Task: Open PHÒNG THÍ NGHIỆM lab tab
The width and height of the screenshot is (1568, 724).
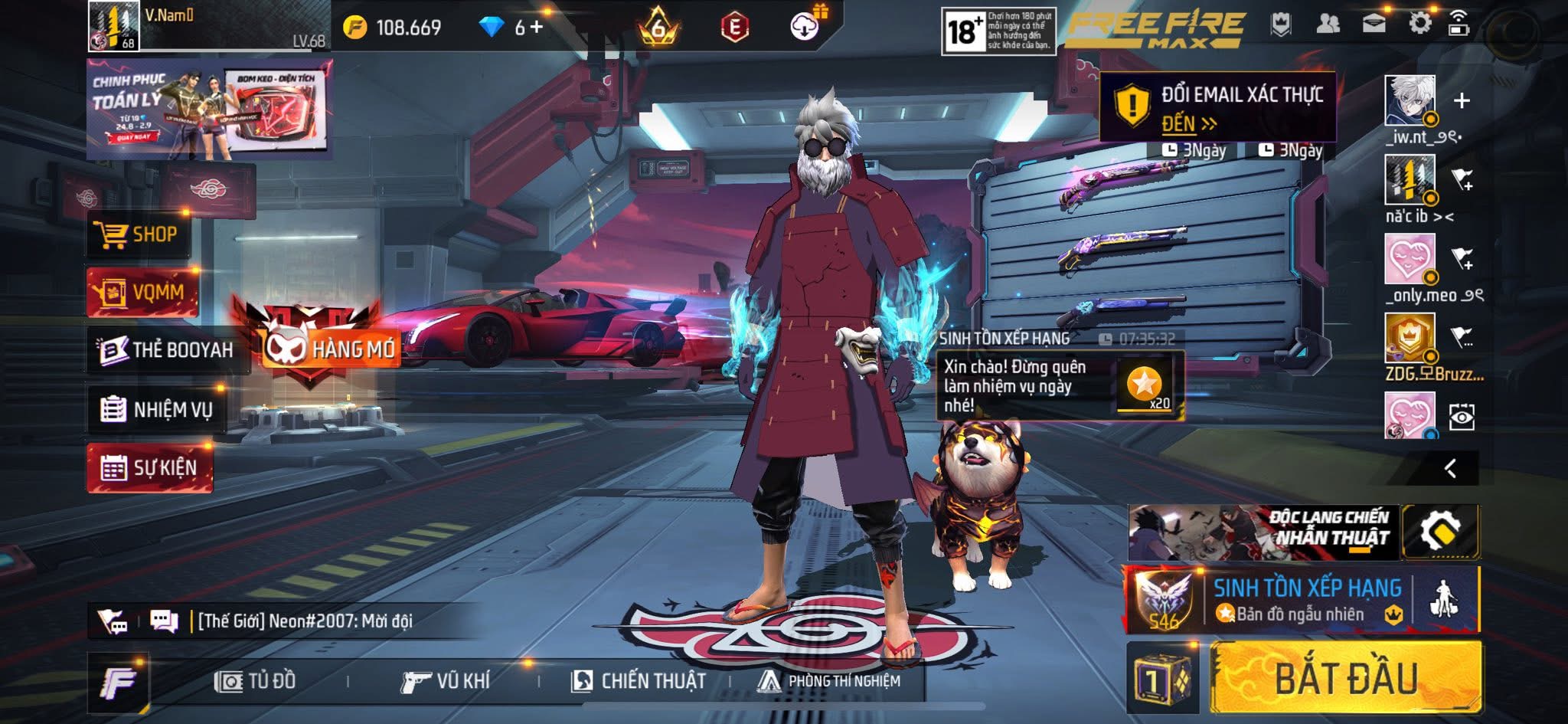Action: click(x=829, y=681)
